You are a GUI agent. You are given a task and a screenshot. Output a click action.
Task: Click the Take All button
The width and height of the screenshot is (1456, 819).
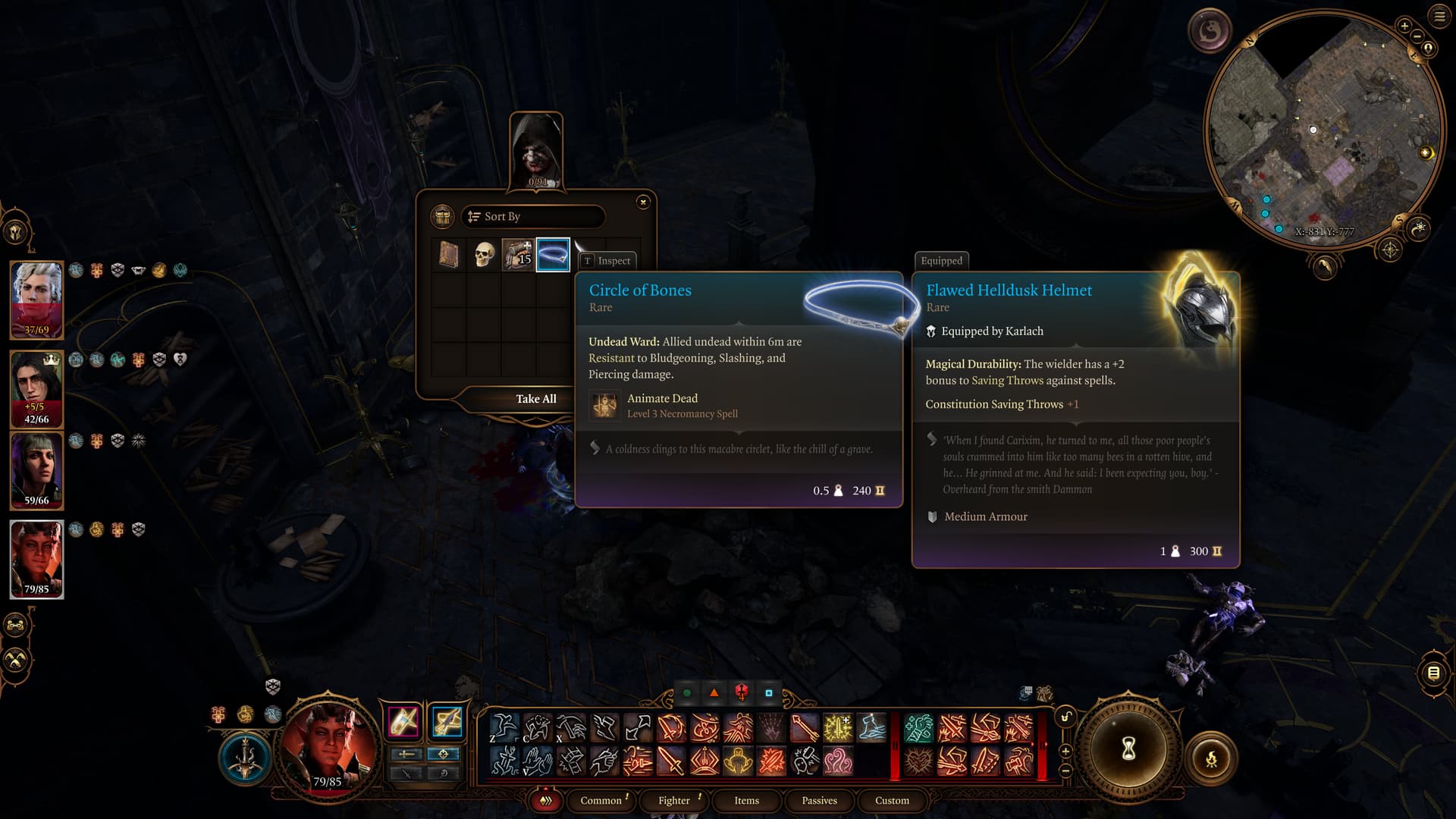[x=535, y=399]
